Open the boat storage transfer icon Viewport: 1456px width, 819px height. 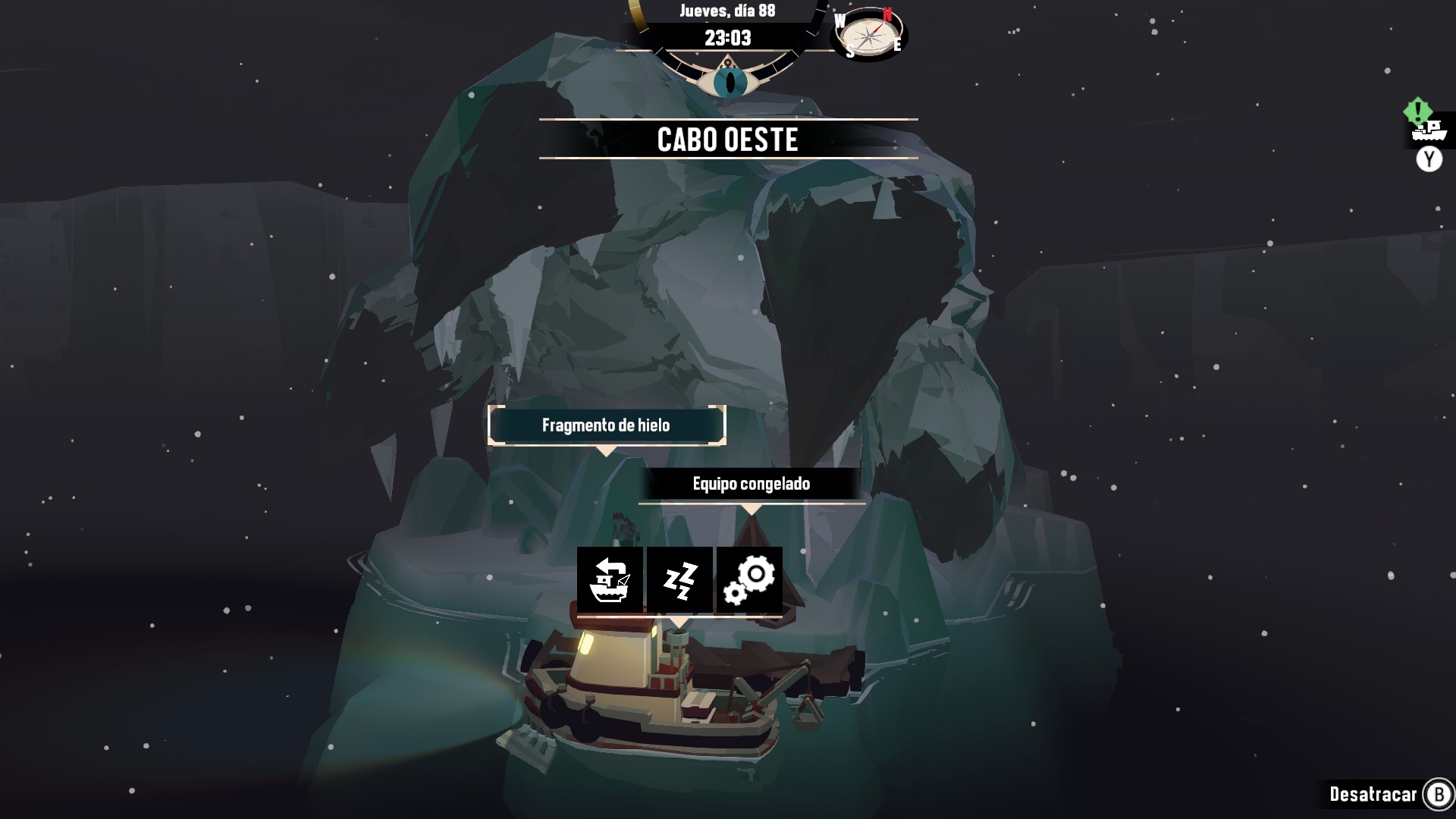pyautogui.click(x=610, y=580)
